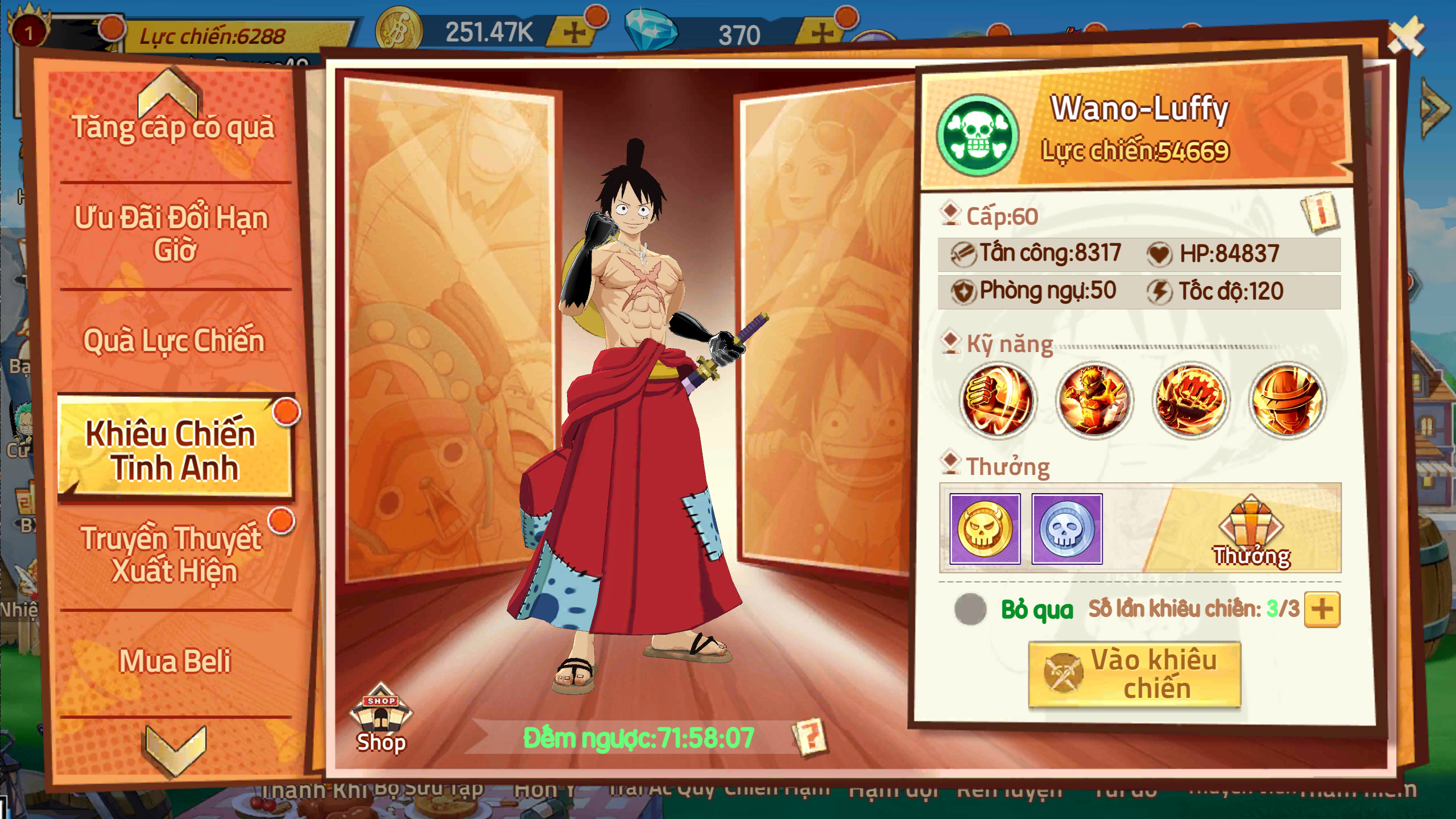The image size is (1456, 819).
Task: Open the question mark help note
Action: pos(810,737)
